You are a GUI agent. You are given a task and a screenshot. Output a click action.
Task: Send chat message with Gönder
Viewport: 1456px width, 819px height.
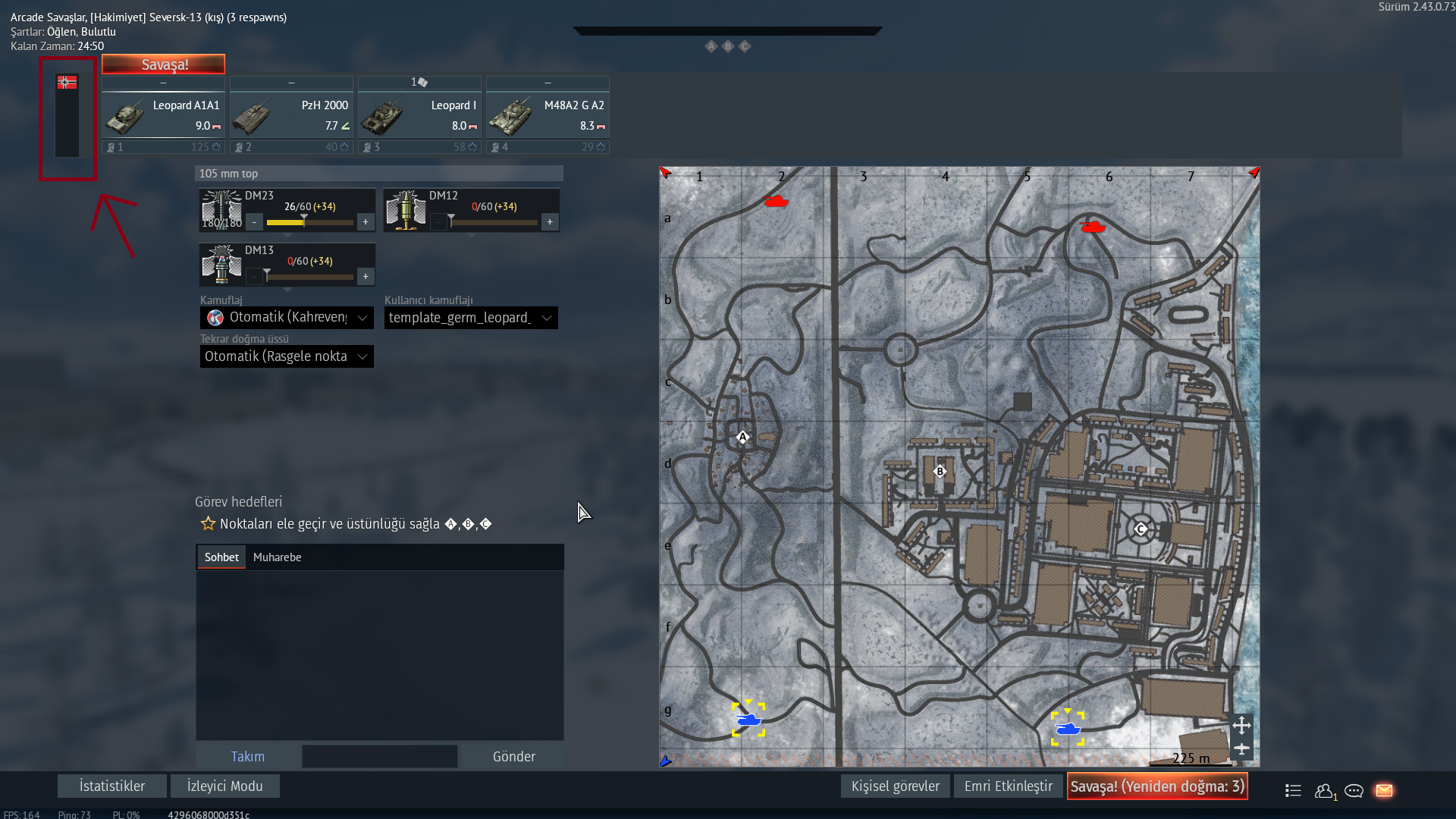(513, 756)
